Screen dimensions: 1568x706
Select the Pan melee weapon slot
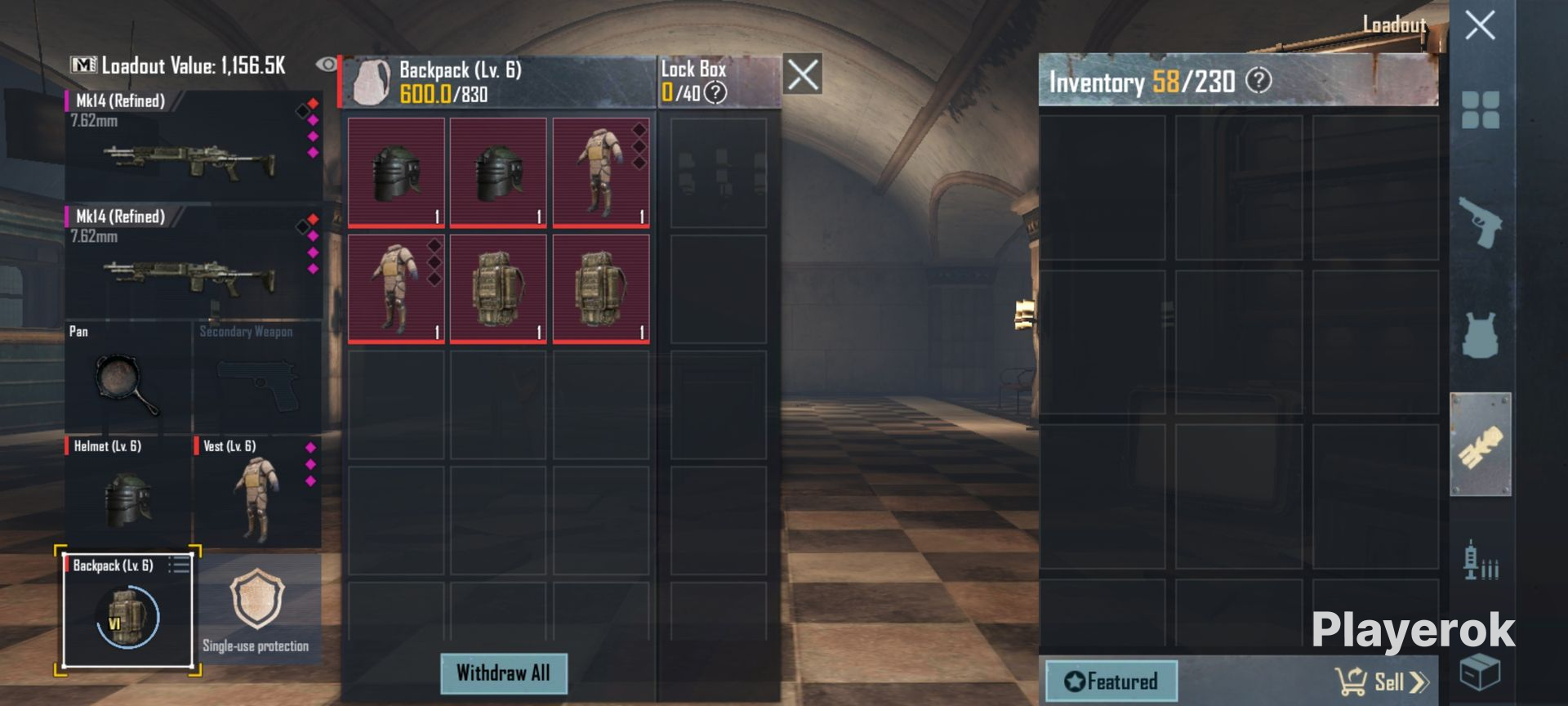[127, 377]
